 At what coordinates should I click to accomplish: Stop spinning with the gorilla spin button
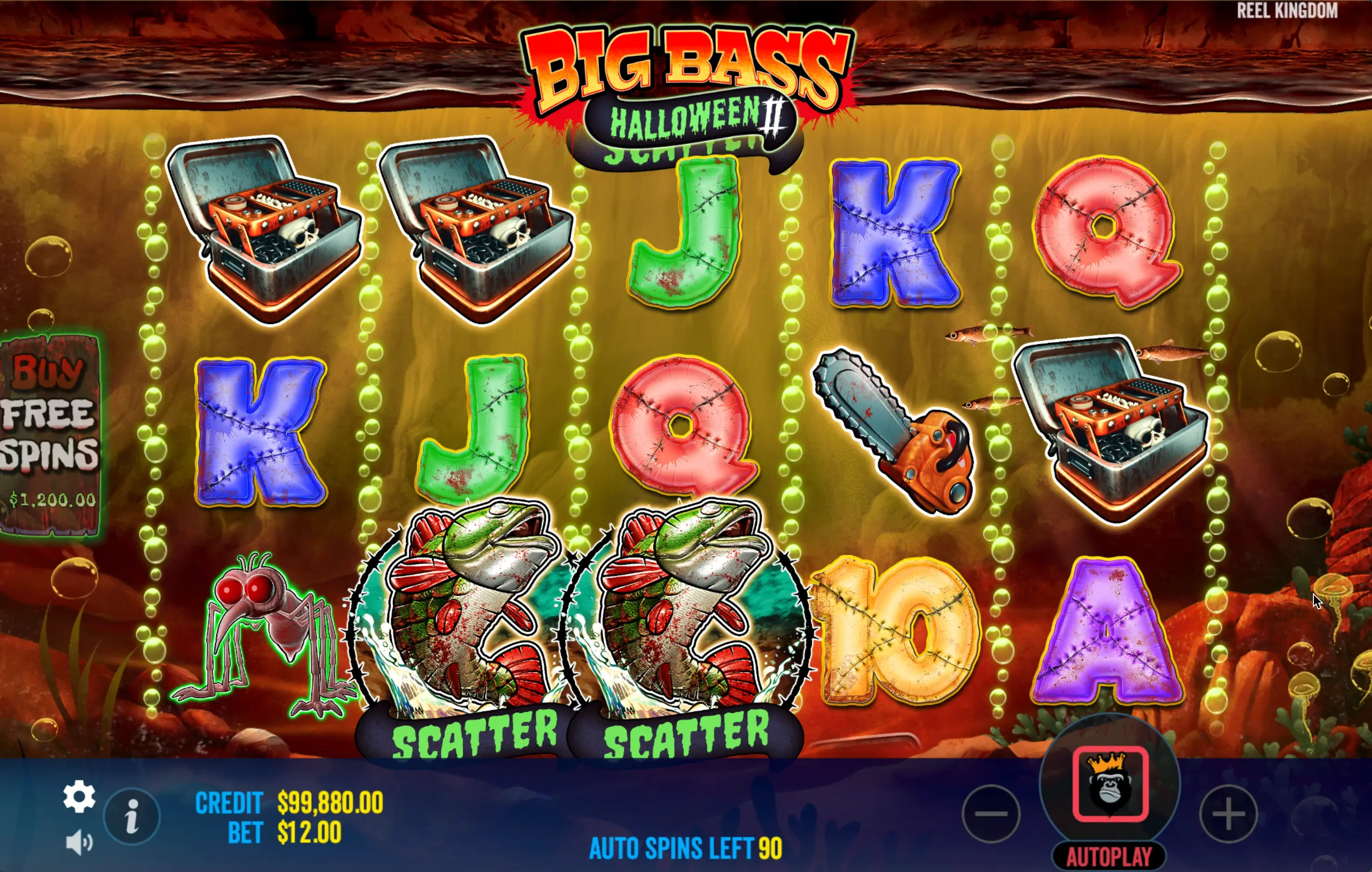[x=1110, y=784]
